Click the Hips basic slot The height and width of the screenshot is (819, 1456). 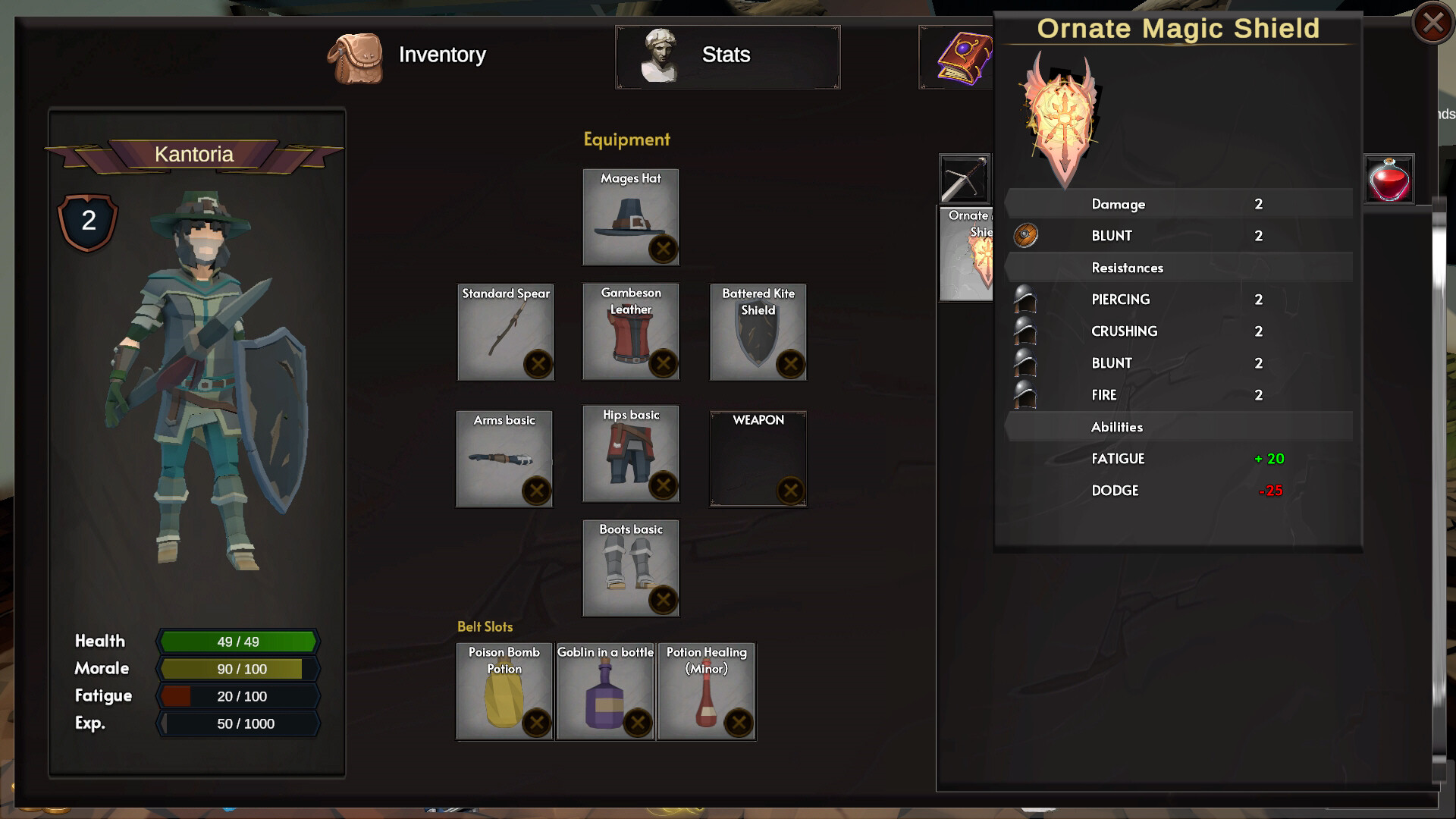click(630, 455)
